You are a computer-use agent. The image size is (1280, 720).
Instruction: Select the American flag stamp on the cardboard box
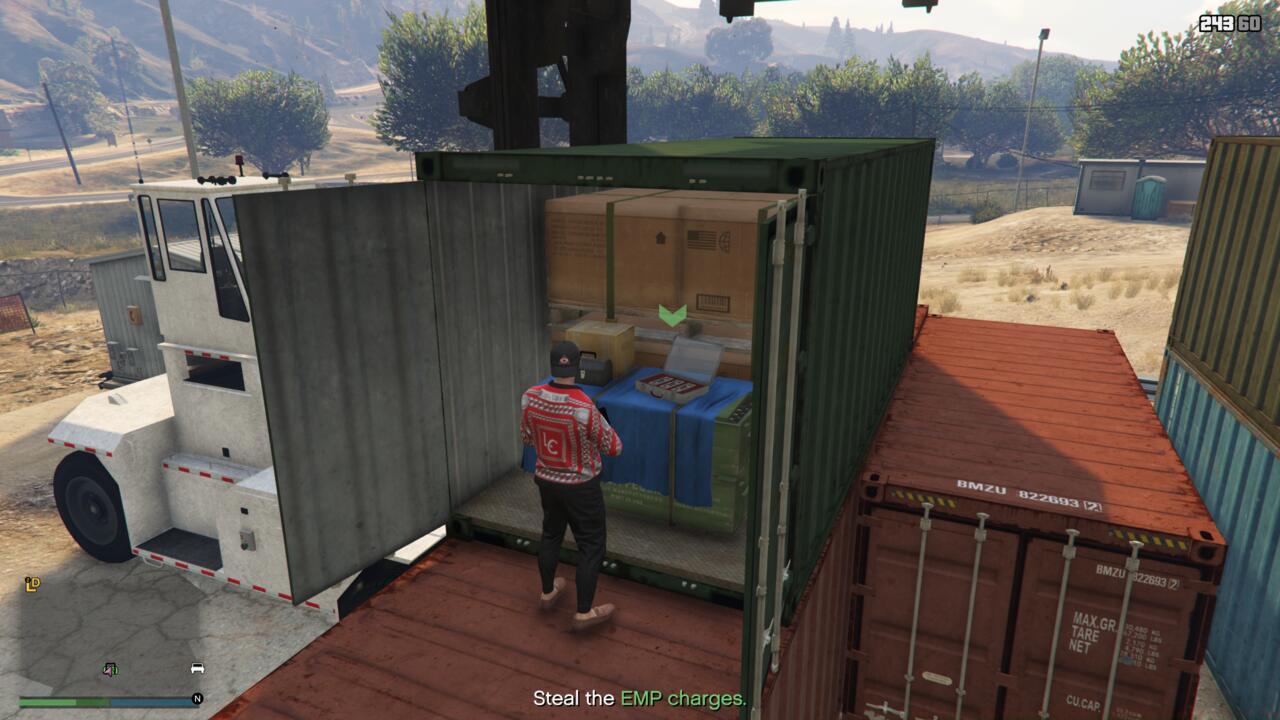701,238
